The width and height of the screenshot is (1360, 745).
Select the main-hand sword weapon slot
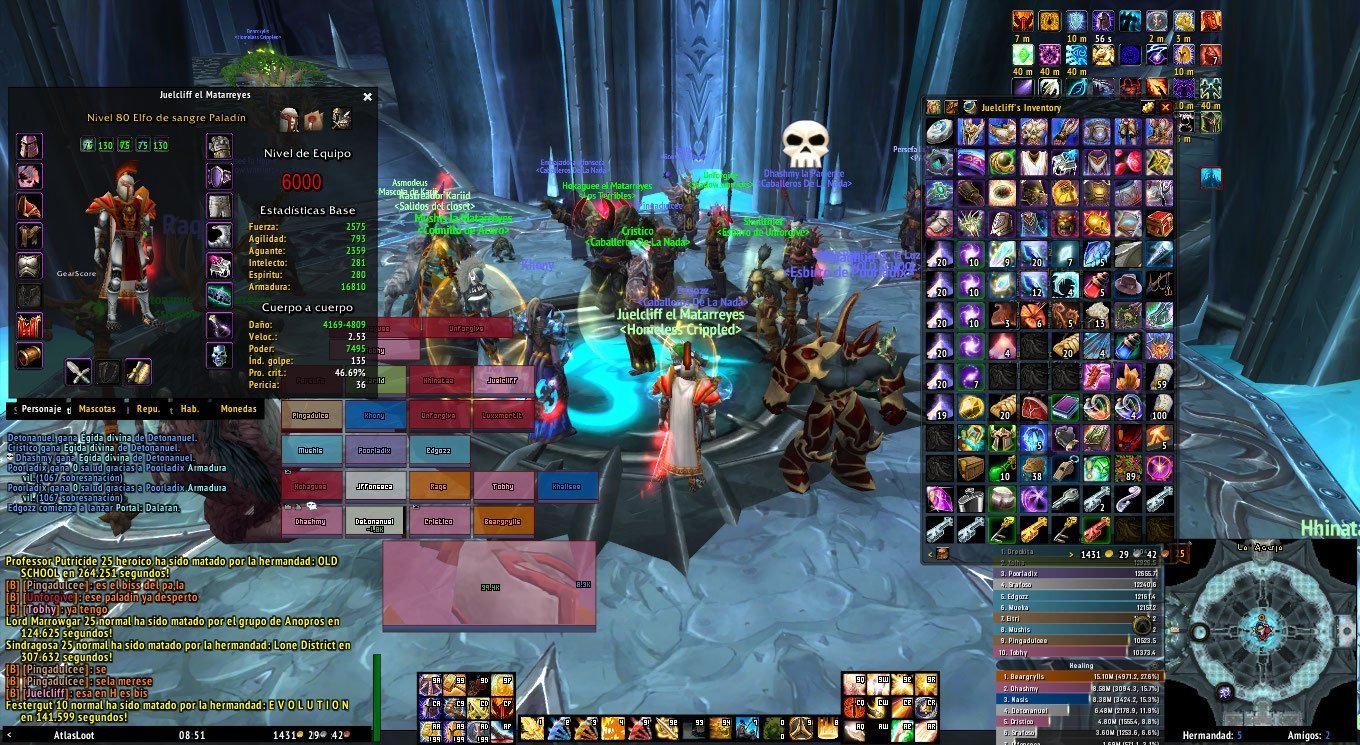[x=79, y=373]
